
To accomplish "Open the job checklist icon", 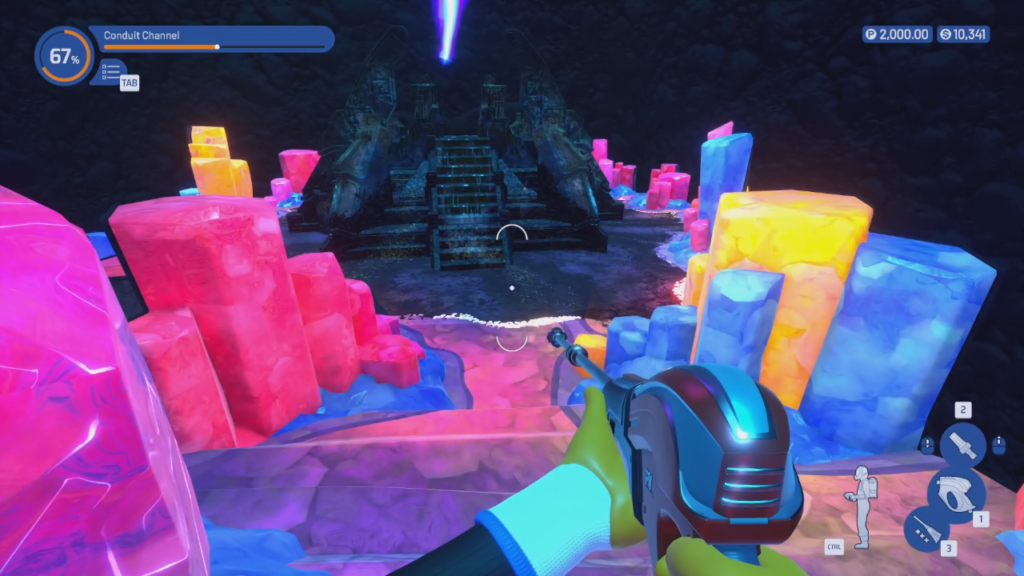I will (112, 71).
